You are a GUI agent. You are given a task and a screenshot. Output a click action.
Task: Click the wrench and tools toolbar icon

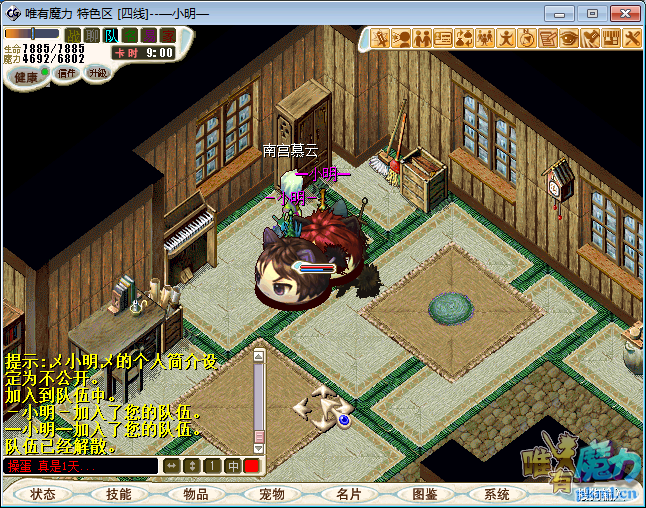click(631, 38)
